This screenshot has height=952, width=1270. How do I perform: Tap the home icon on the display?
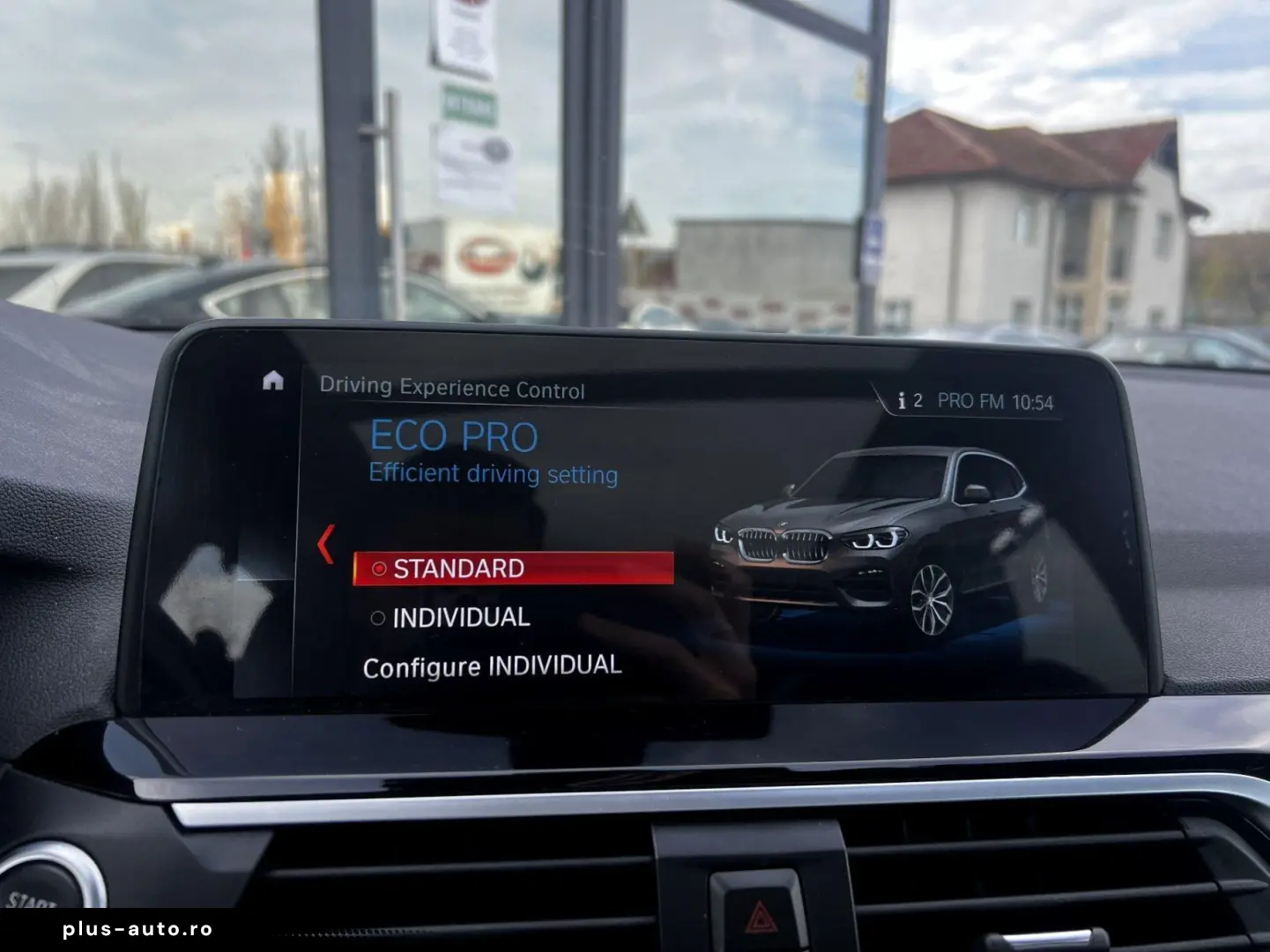point(273,379)
